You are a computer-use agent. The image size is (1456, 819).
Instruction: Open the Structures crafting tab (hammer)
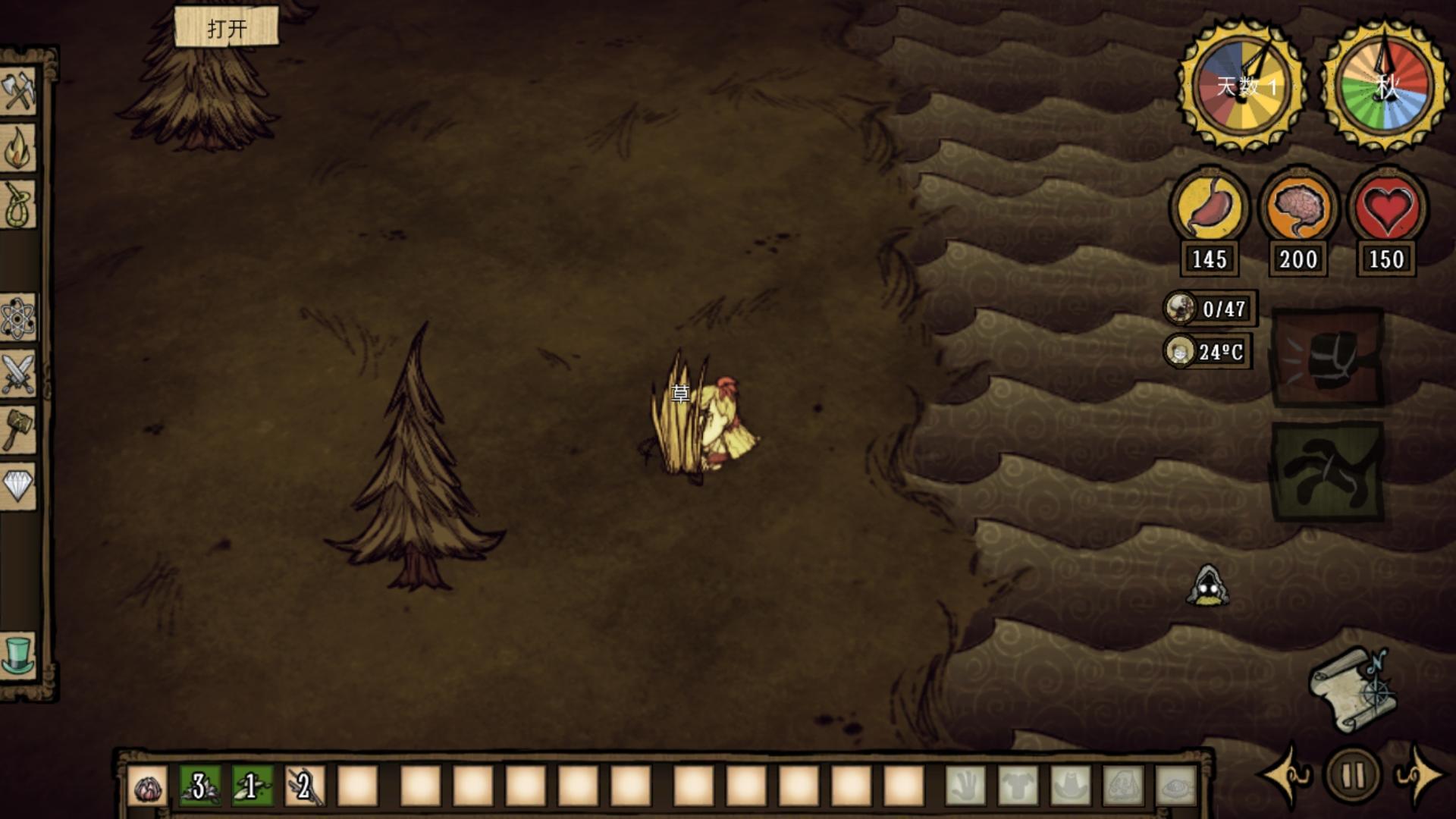(x=18, y=429)
